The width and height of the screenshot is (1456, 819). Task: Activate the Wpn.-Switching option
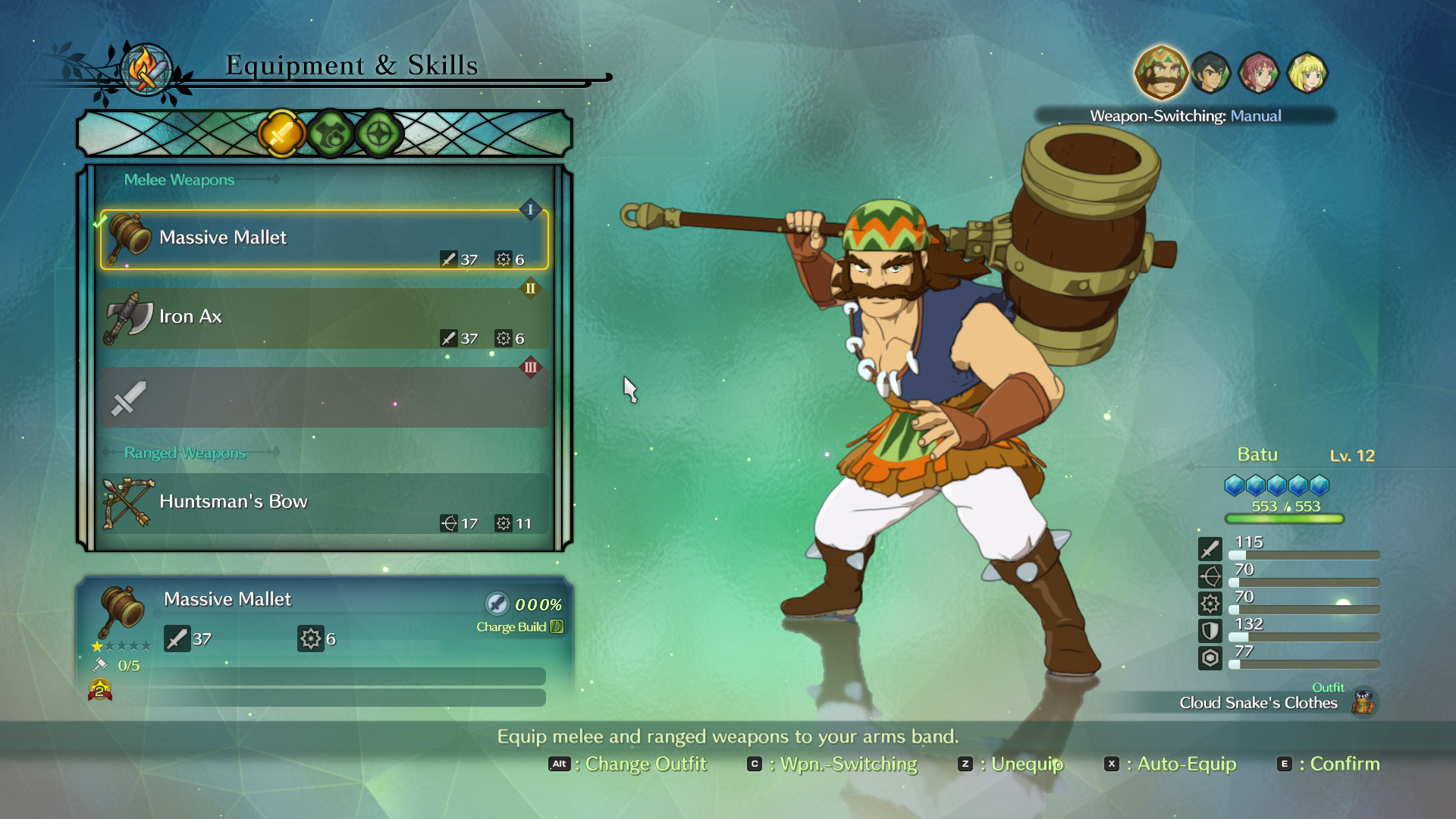832,764
